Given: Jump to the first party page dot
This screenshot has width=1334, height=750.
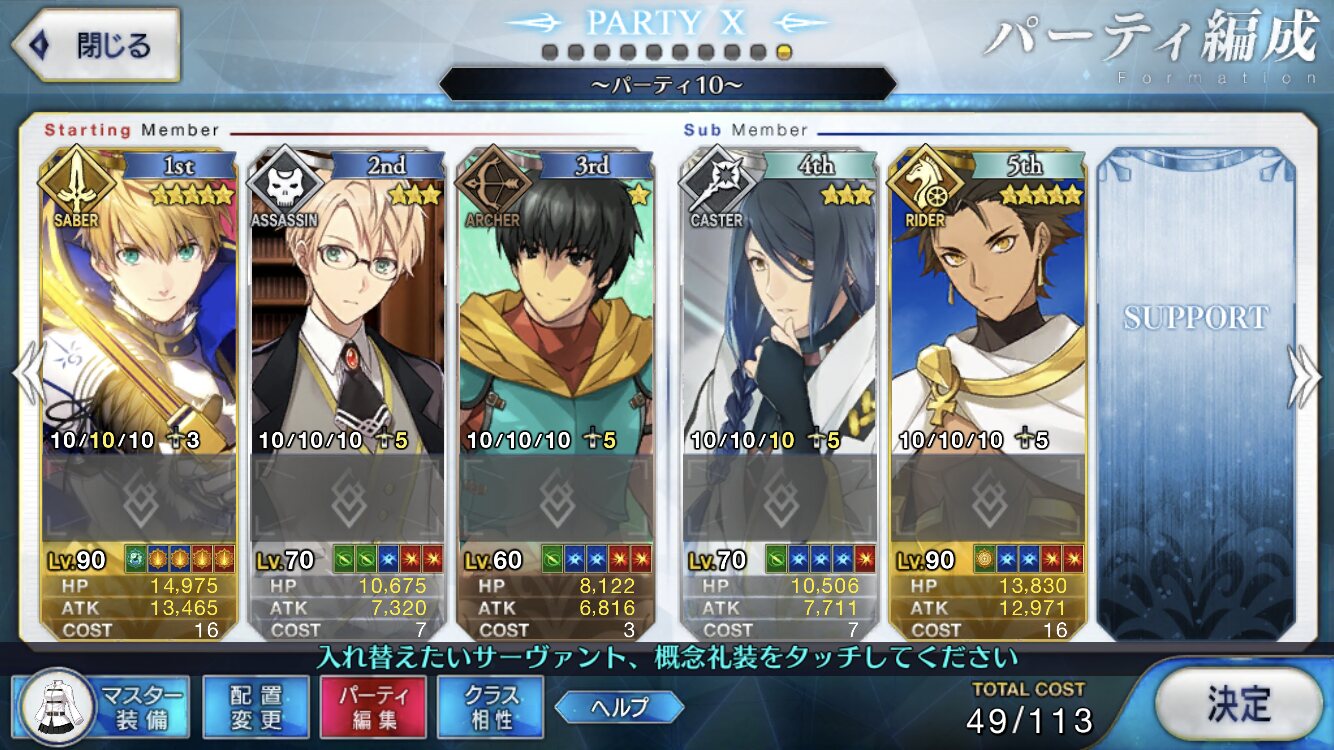Looking at the screenshot, I should [550, 52].
